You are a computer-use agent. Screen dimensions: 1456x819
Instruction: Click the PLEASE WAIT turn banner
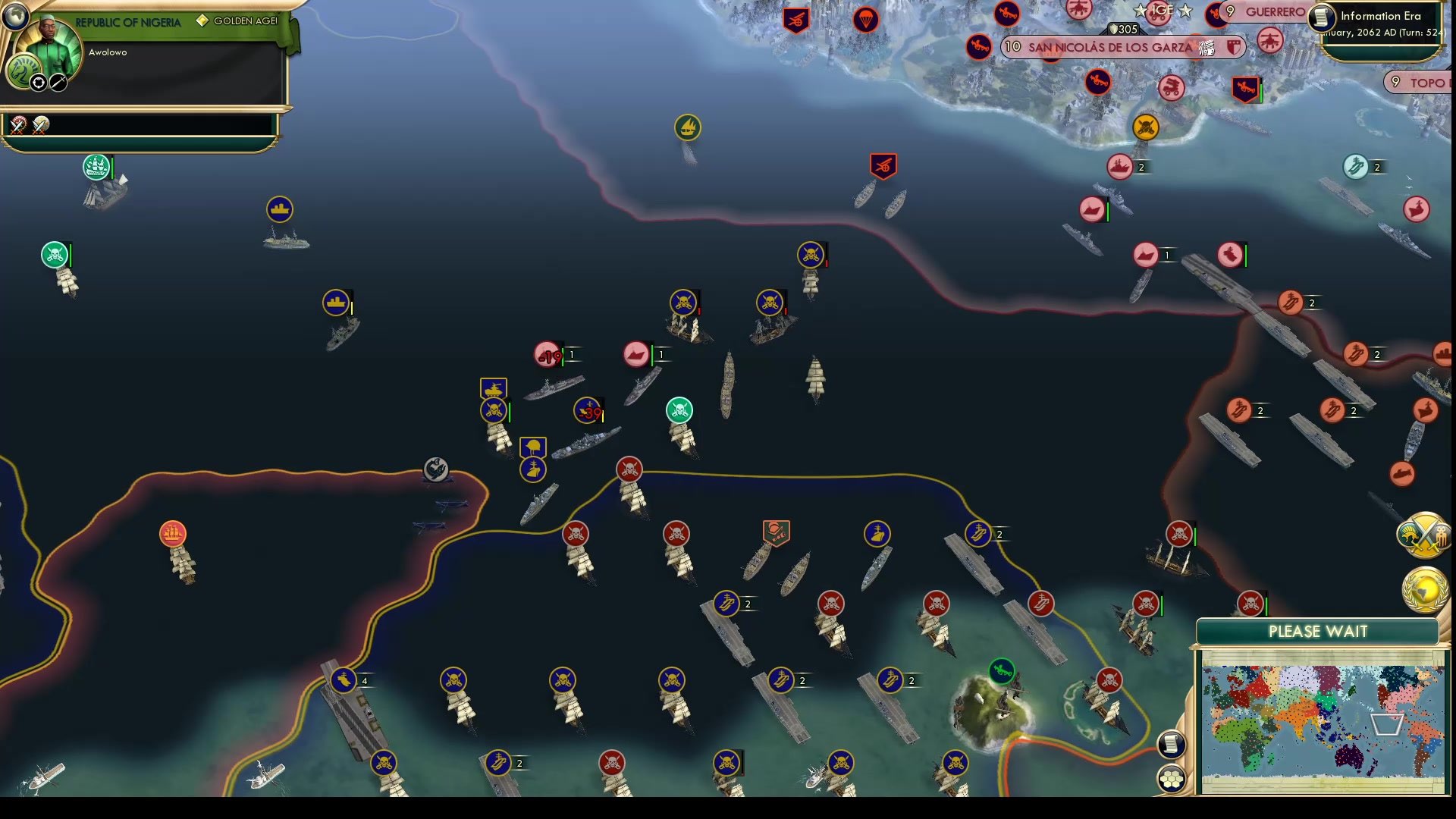click(x=1318, y=631)
